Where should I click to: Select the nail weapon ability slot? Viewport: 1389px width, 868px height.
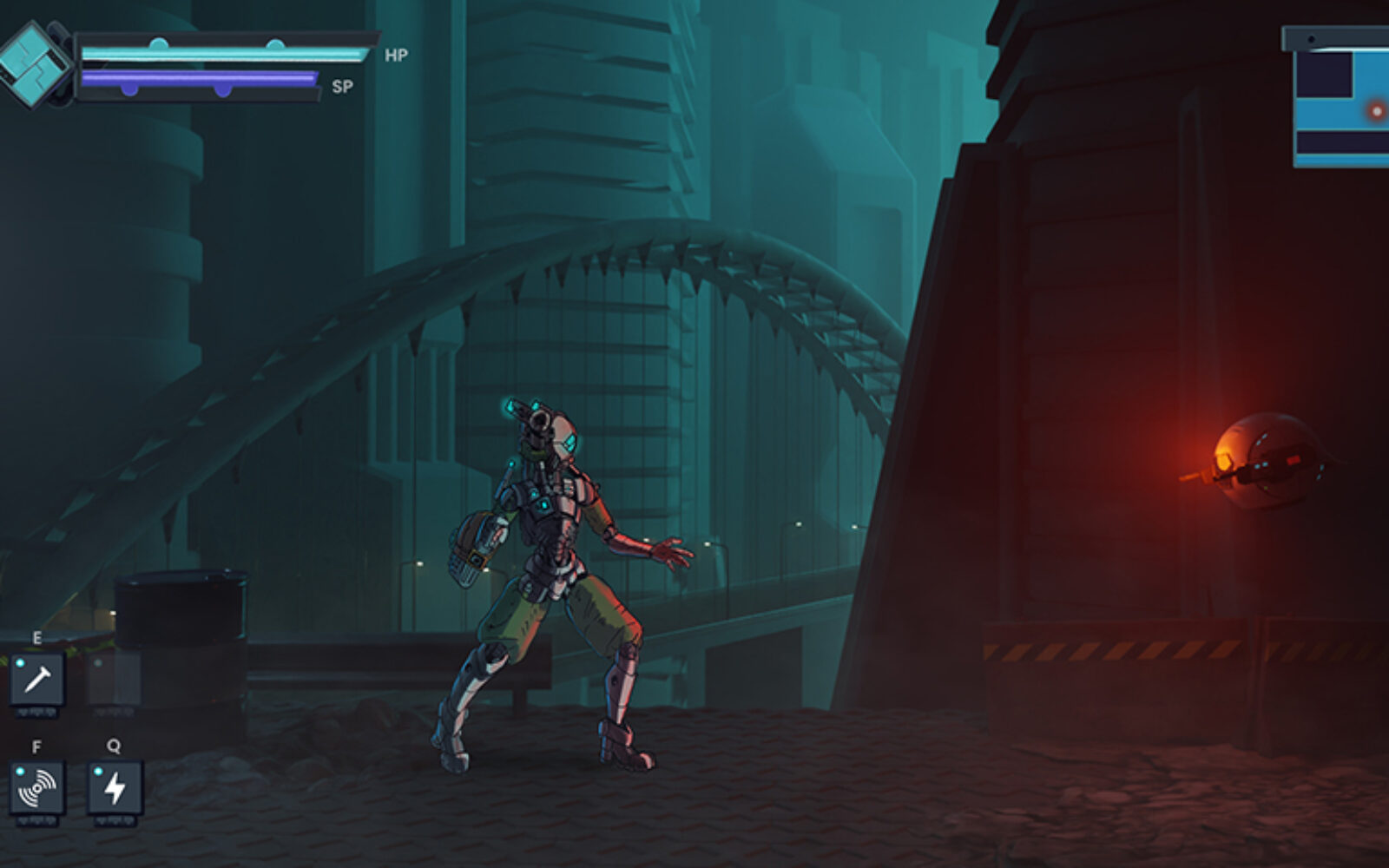(x=37, y=679)
